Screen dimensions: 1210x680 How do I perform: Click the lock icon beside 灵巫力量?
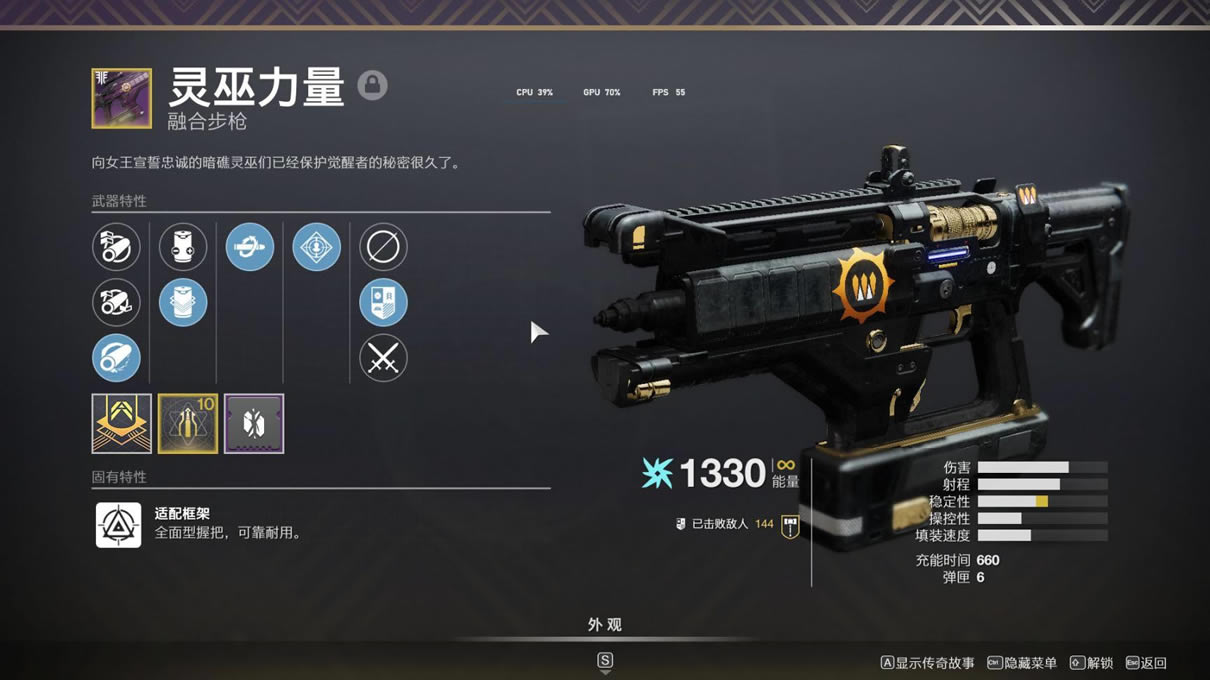372,85
